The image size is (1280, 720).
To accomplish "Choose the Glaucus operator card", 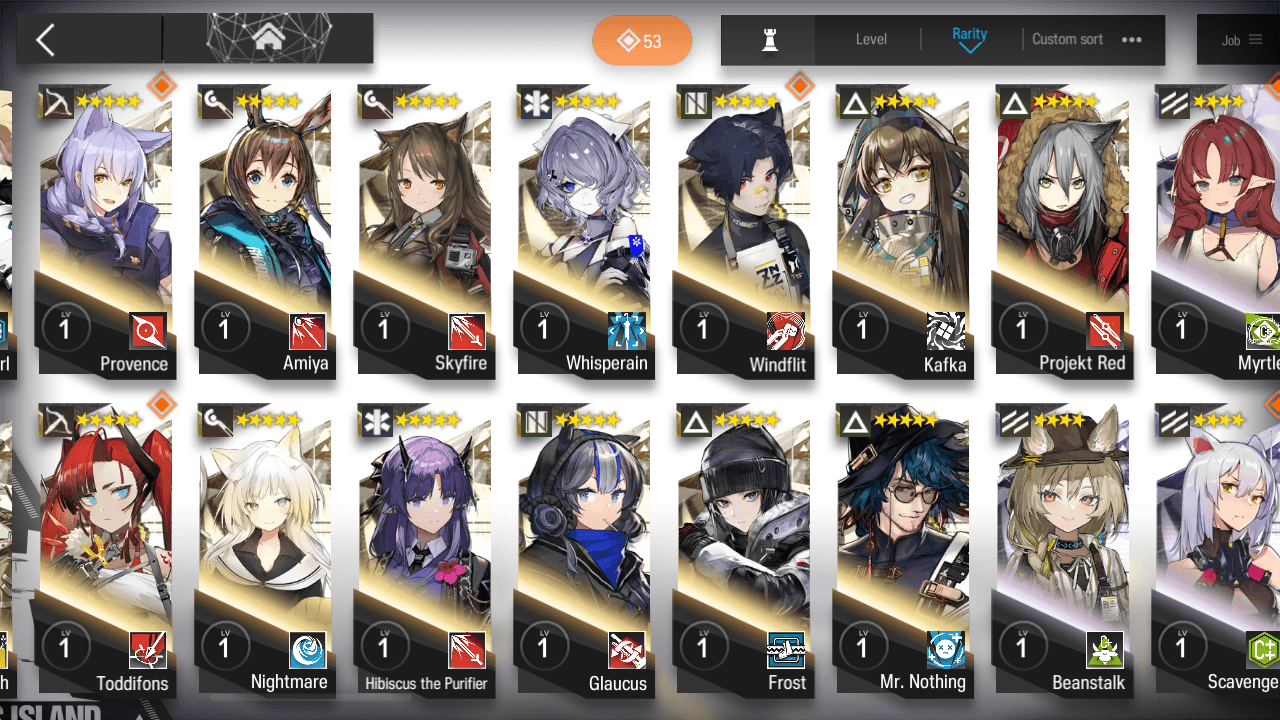I will click(x=584, y=550).
